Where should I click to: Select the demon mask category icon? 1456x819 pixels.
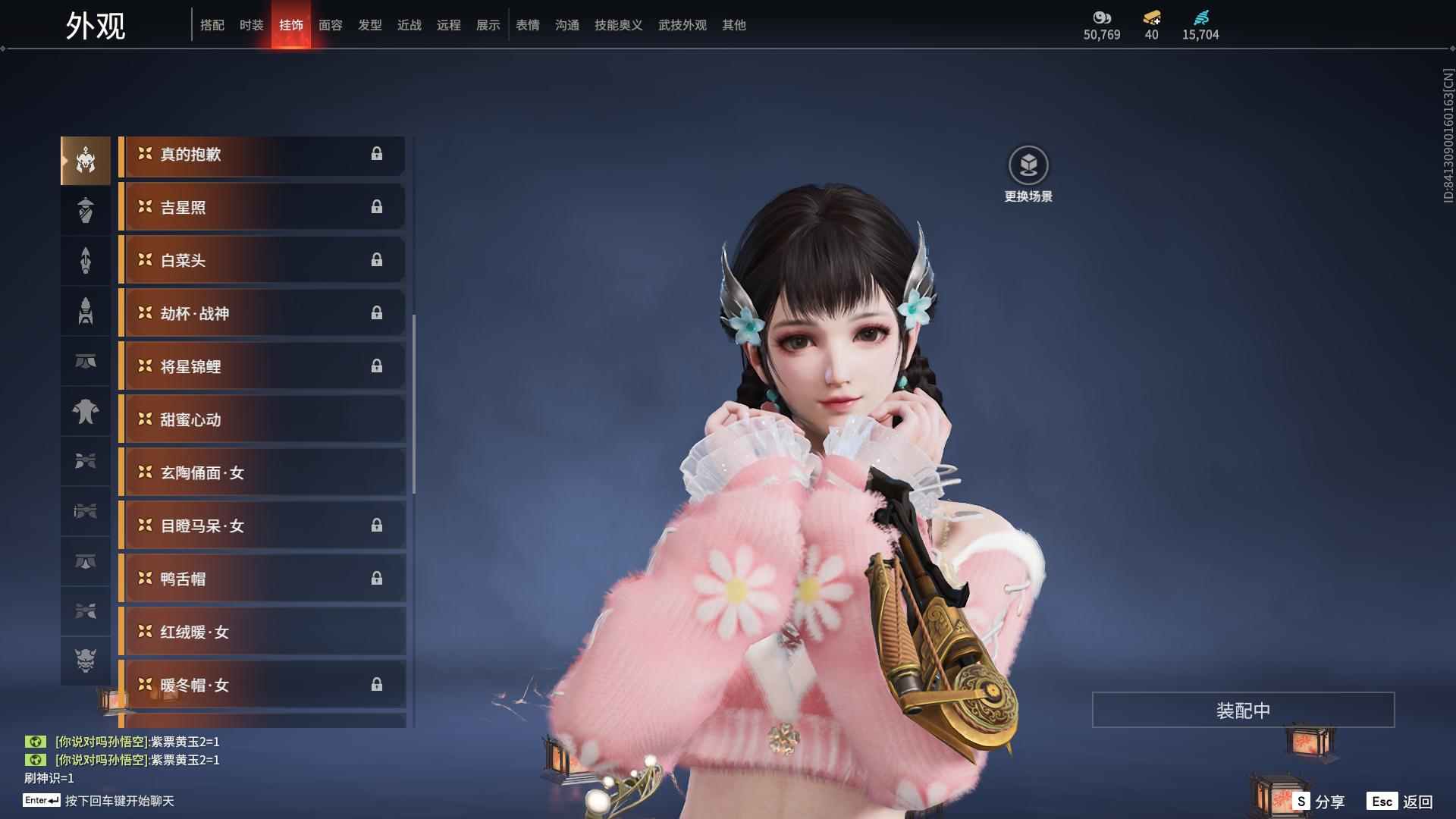click(x=86, y=661)
